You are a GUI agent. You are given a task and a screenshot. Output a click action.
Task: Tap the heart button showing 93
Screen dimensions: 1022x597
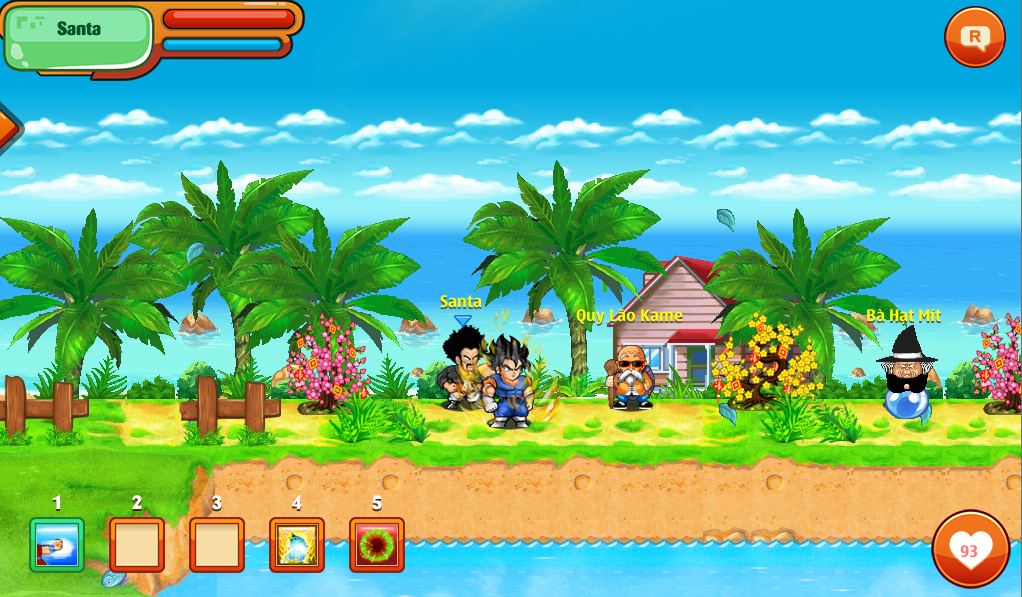970,549
